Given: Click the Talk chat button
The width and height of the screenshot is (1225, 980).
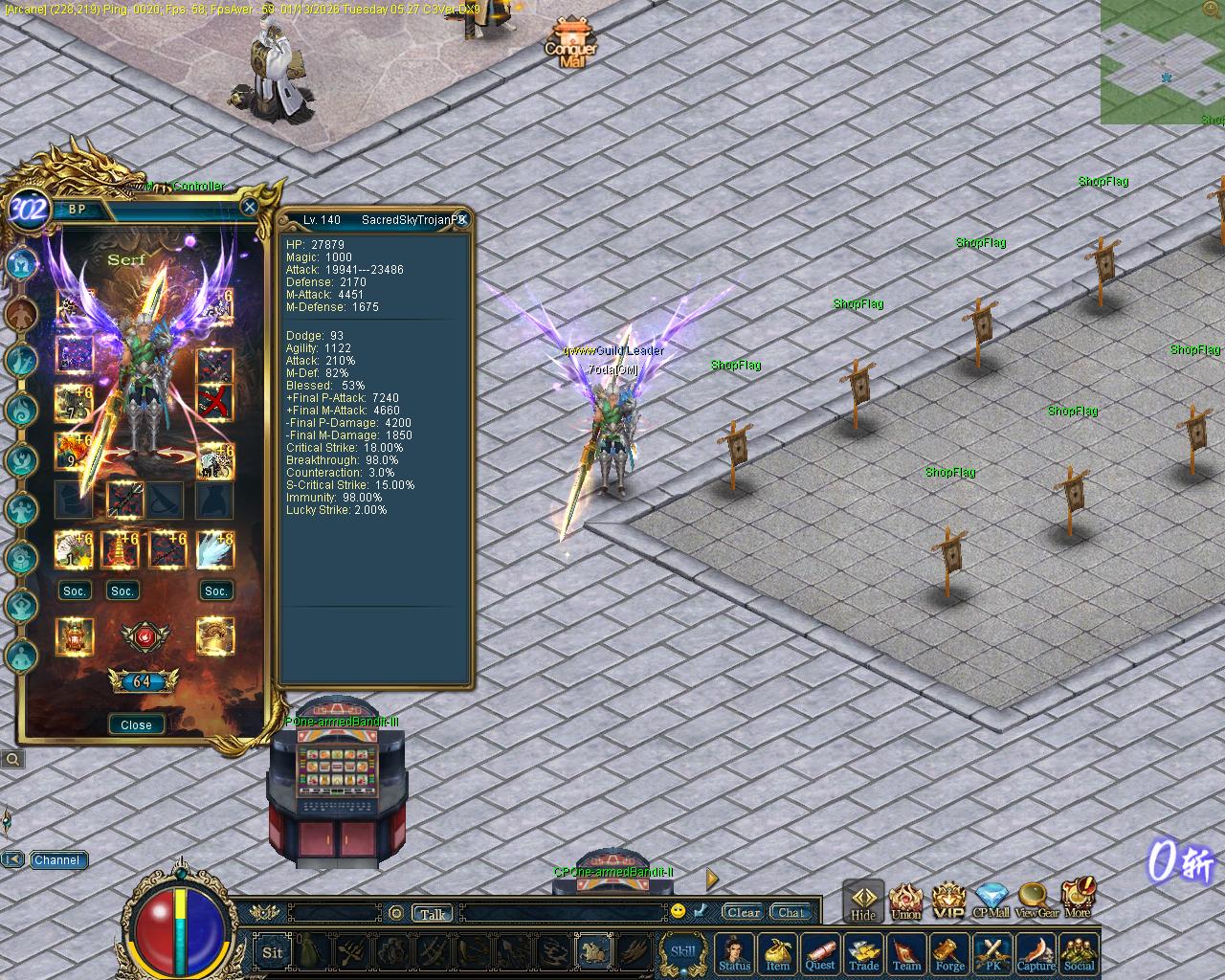Looking at the screenshot, I should pyautogui.click(x=433, y=913).
